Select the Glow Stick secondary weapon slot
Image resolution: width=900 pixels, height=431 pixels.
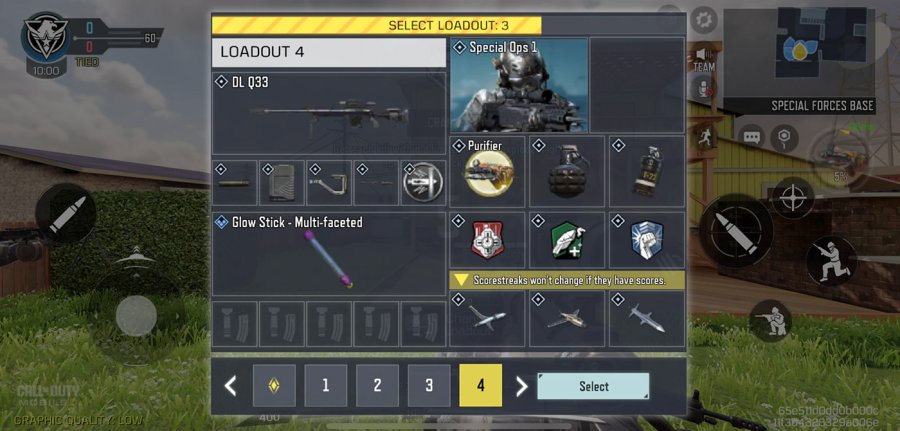tap(328, 254)
